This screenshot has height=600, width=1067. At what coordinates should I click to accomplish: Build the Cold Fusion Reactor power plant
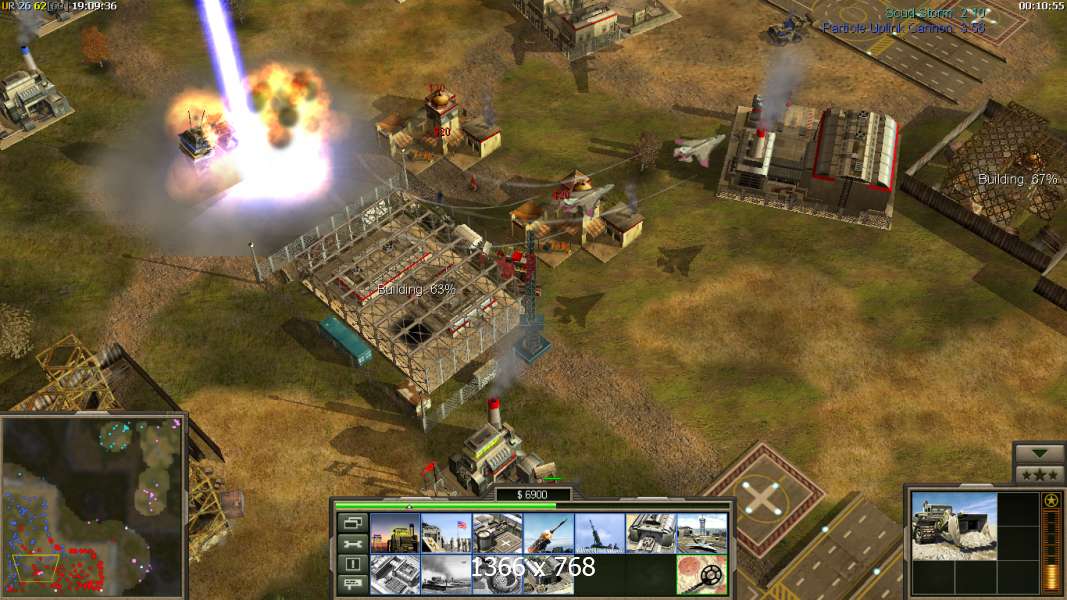click(394, 533)
